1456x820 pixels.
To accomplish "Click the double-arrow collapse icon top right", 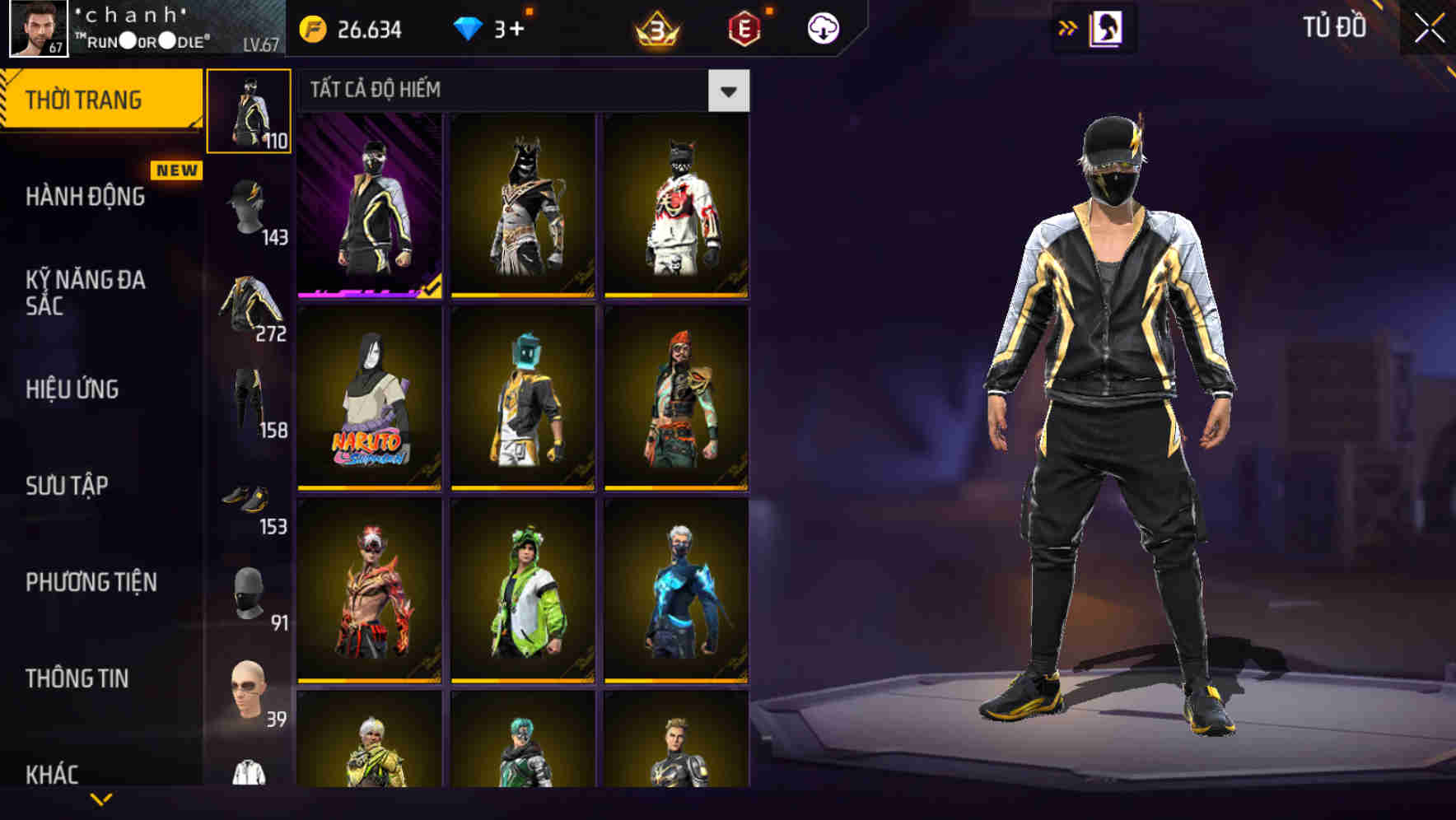I will 1068,27.
